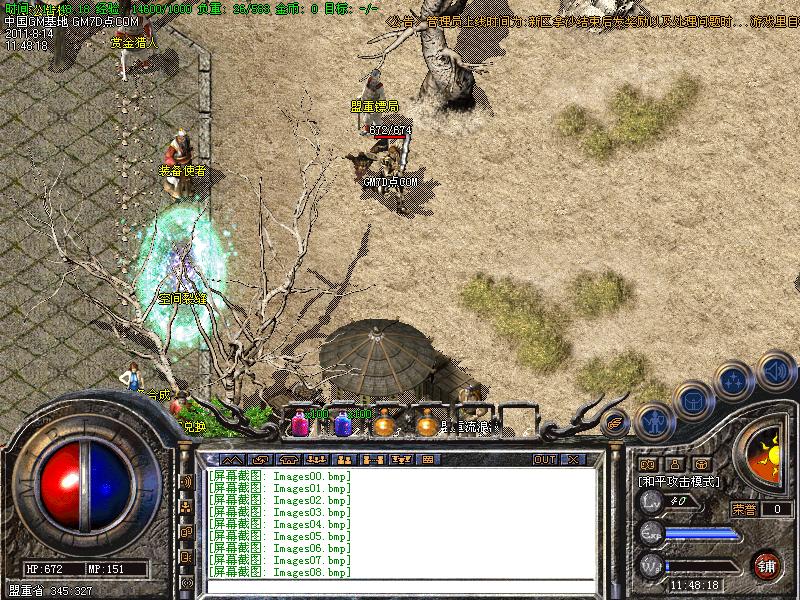Screen dimensions: 800x600
Task: Click the sound-wave button left of the chat
Action: pos(187,482)
